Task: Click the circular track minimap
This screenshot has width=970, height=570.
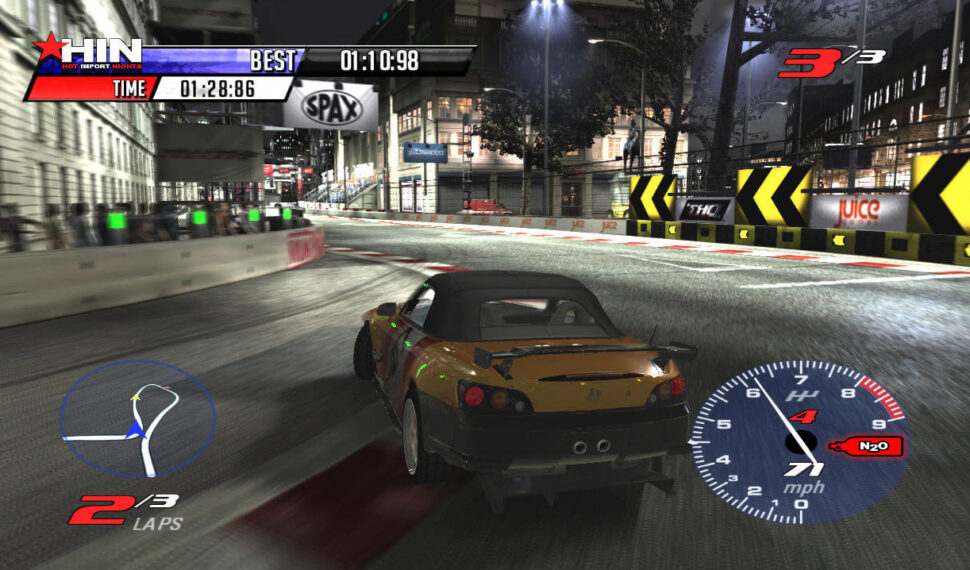Action: pyautogui.click(x=138, y=418)
